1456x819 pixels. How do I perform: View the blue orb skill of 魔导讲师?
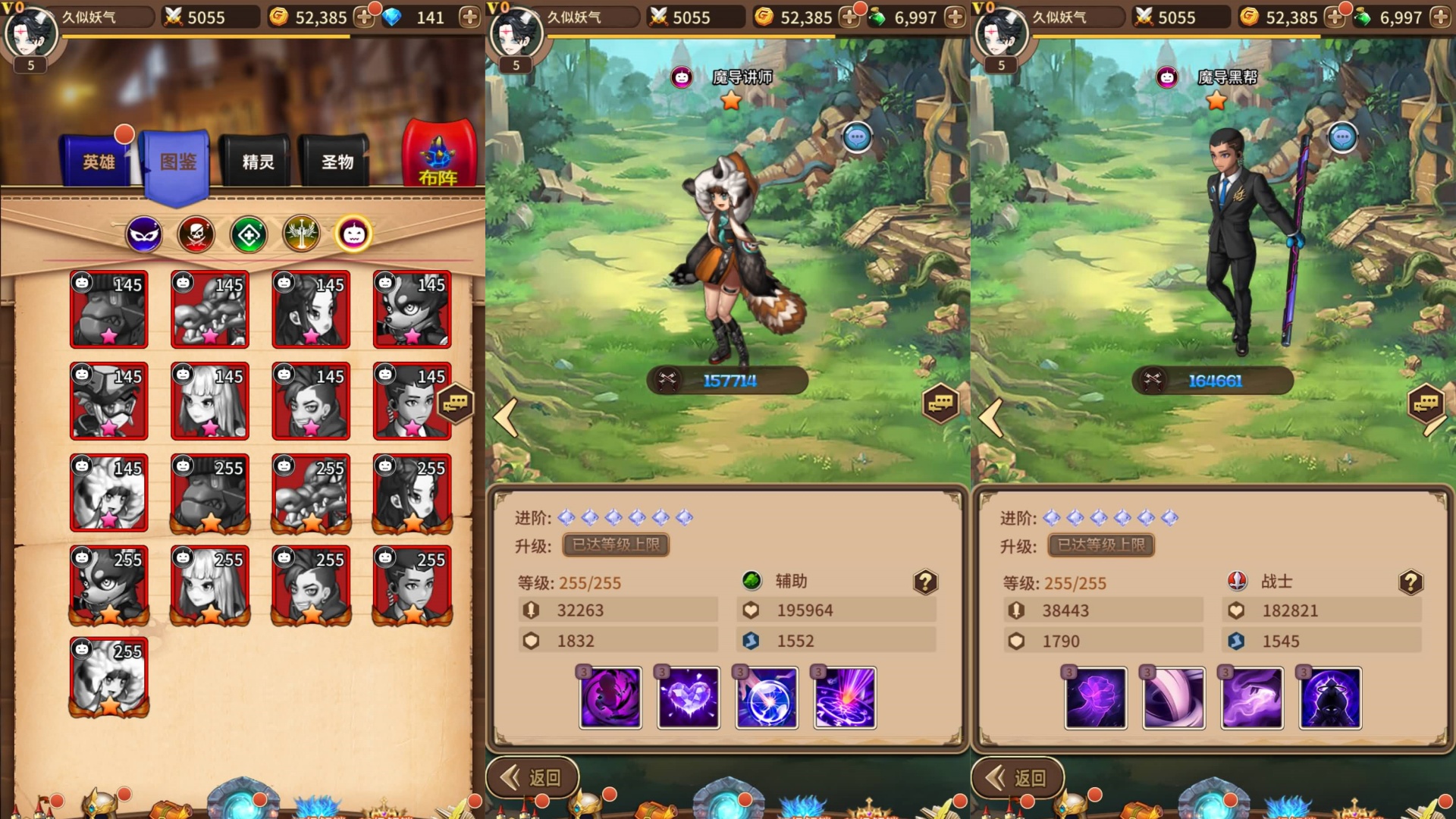pos(767,698)
